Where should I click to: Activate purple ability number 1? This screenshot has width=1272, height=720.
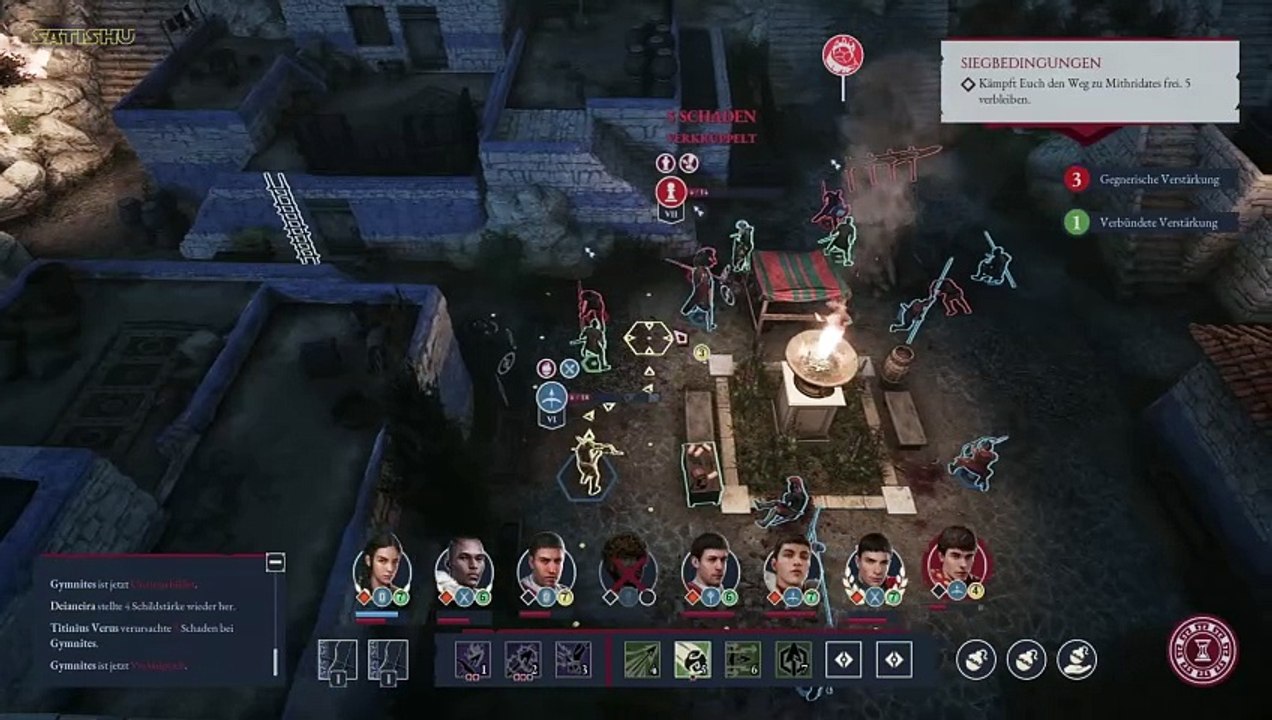click(471, 659)
